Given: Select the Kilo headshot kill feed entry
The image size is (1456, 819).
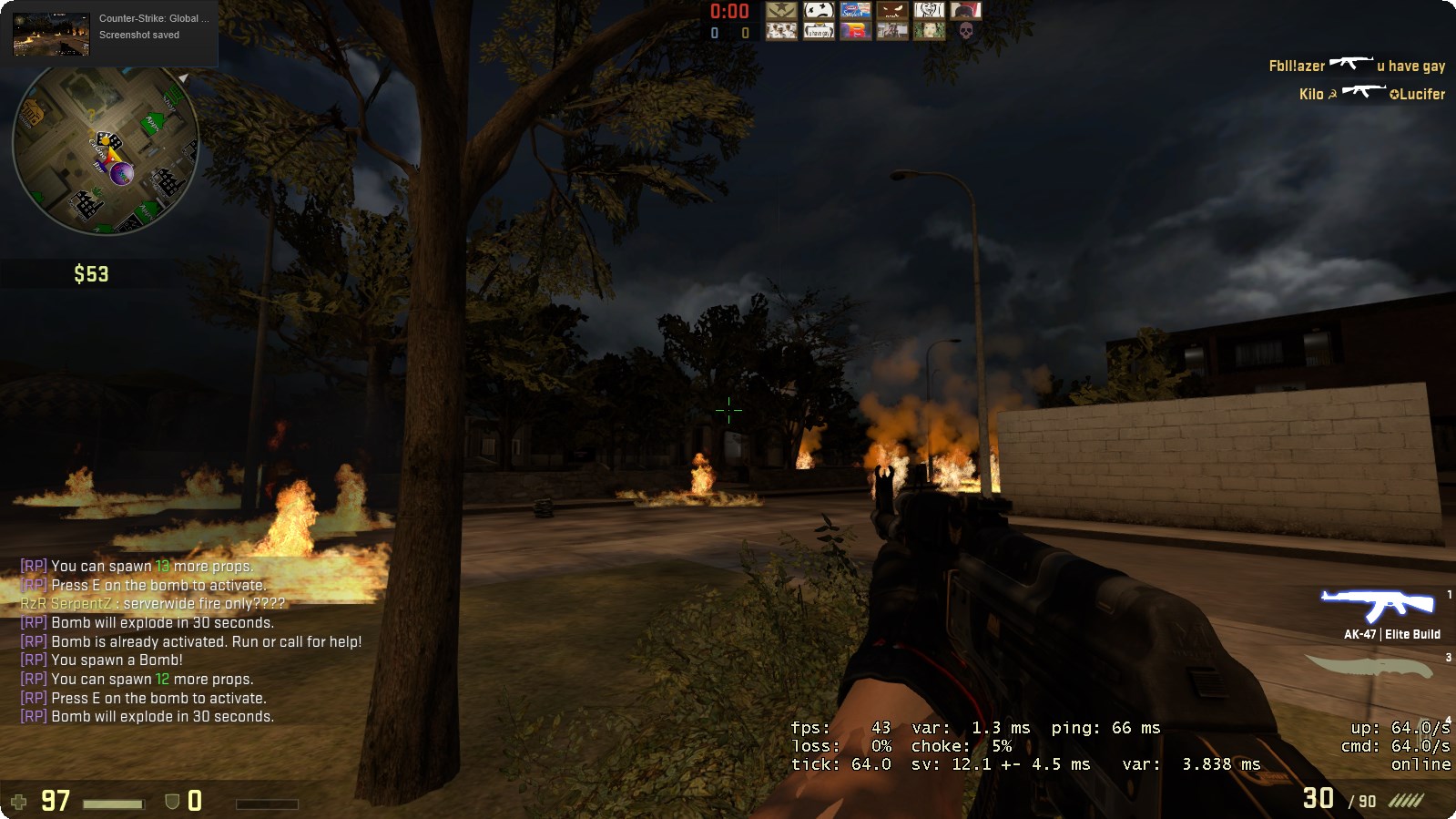Looking at the screenshot, I should 1371,93.
